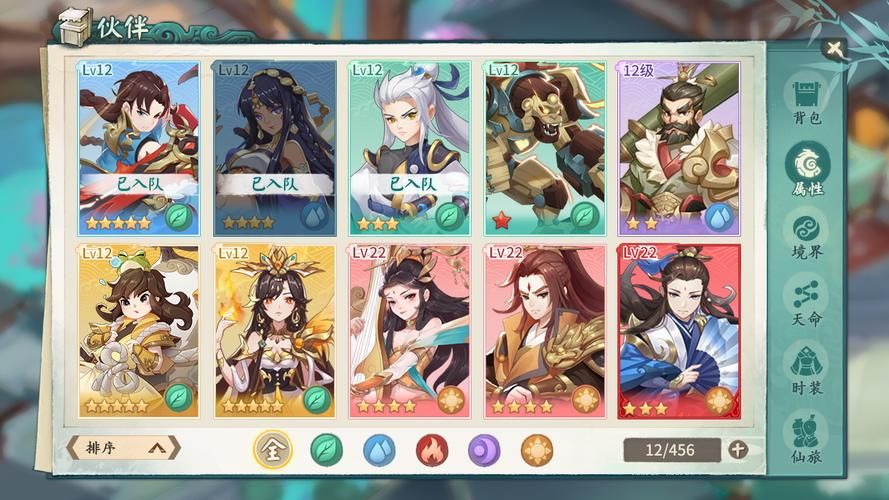Select the golden lion beast companion card
The width and height of the screenshot is (889, 500).
[x=544, y=147]
